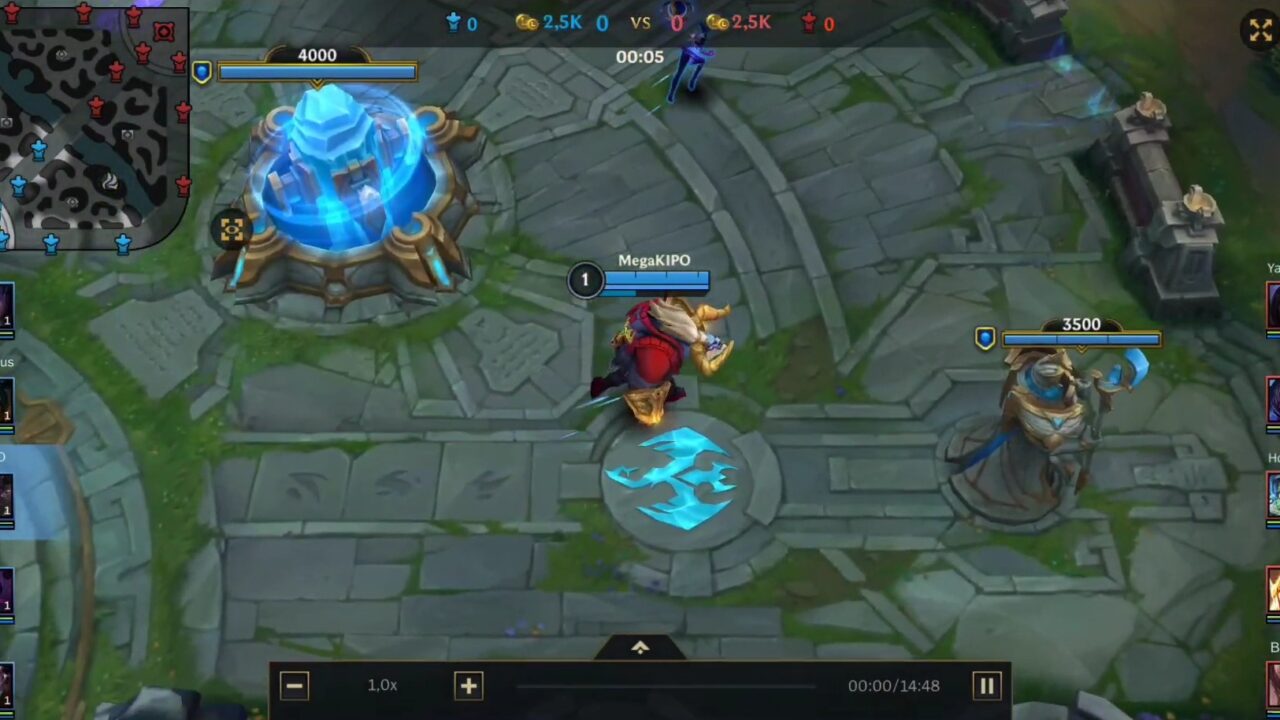Decrease replay speed with the minus icon
Viewport: 1280px width, 720px height.
click(x=294, y=686)
